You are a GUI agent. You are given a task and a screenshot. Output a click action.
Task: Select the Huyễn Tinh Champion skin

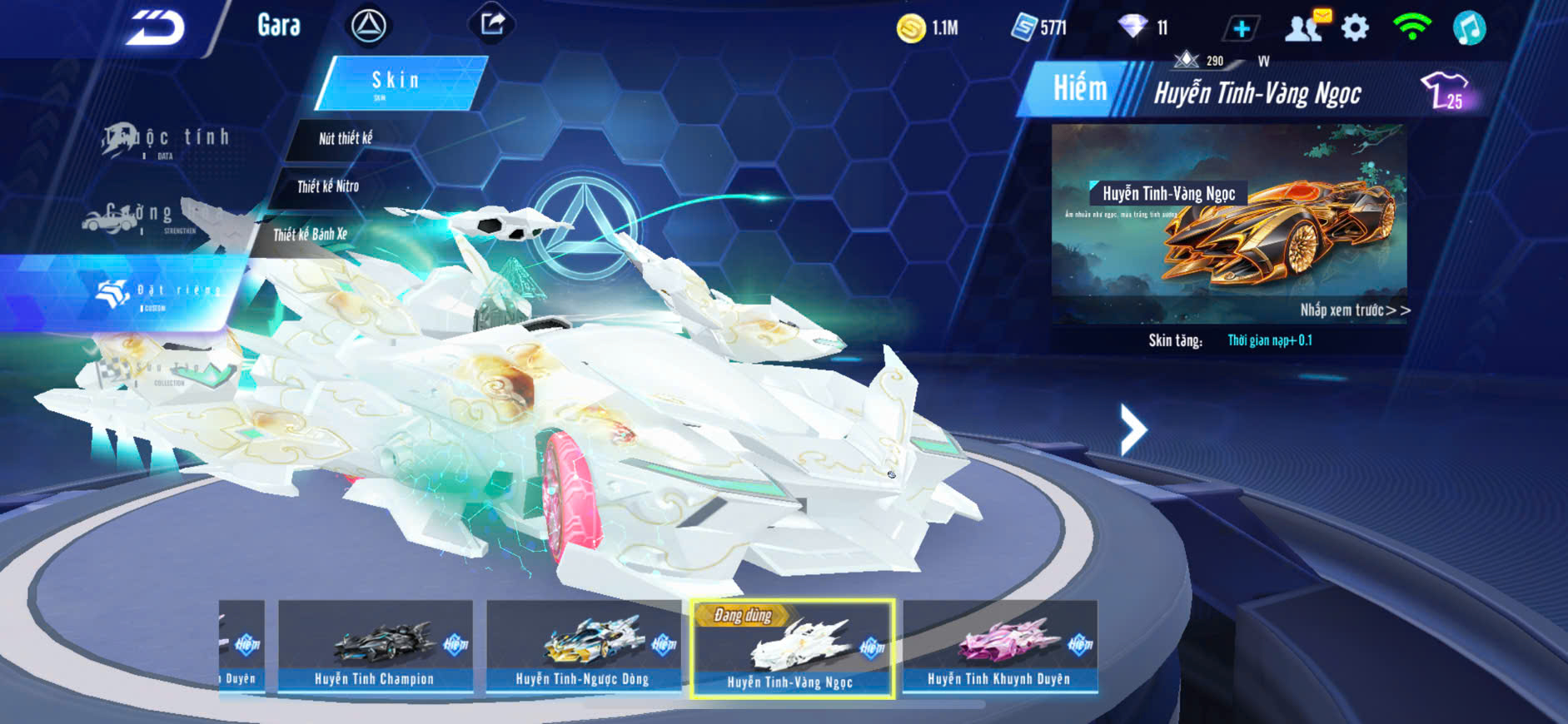(x=375, y=647)
